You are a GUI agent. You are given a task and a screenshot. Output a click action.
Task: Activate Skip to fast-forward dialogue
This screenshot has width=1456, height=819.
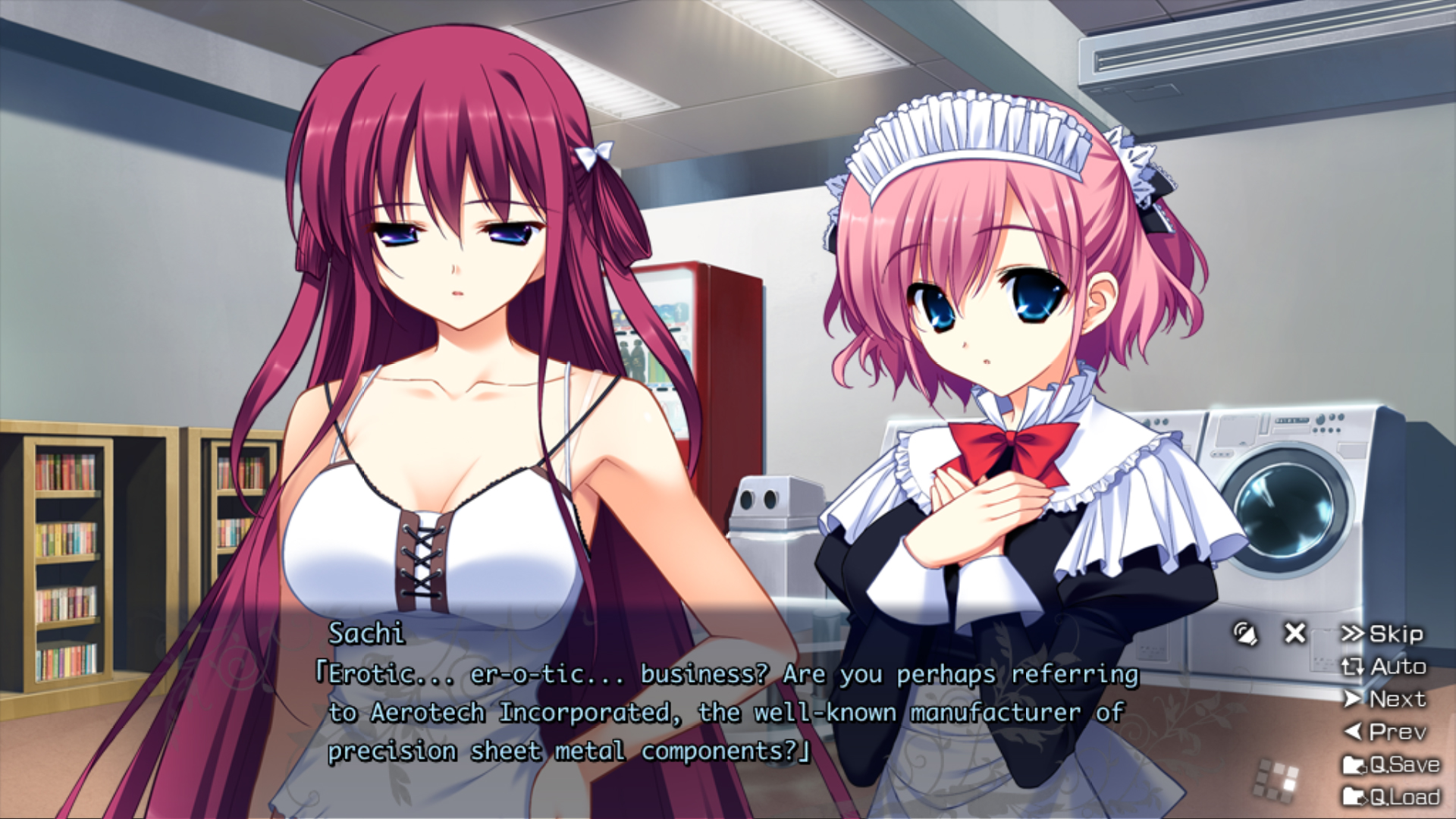(x=1382, y=634)
